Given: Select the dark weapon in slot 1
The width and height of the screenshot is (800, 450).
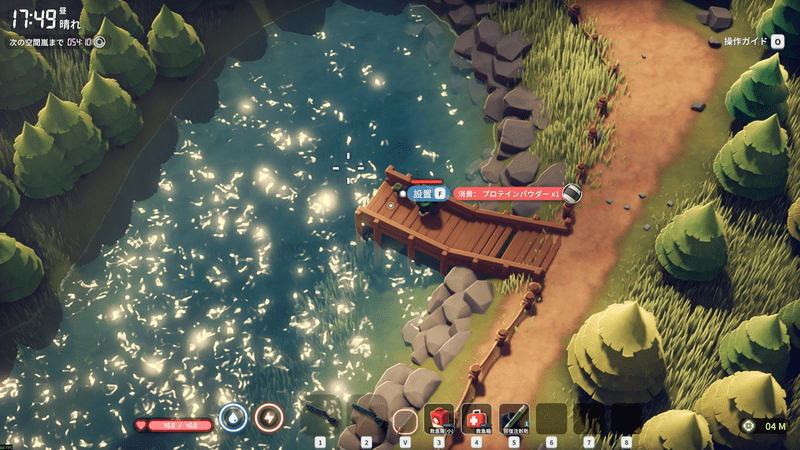Looking at the screenshot, I should tap(321, 417).
